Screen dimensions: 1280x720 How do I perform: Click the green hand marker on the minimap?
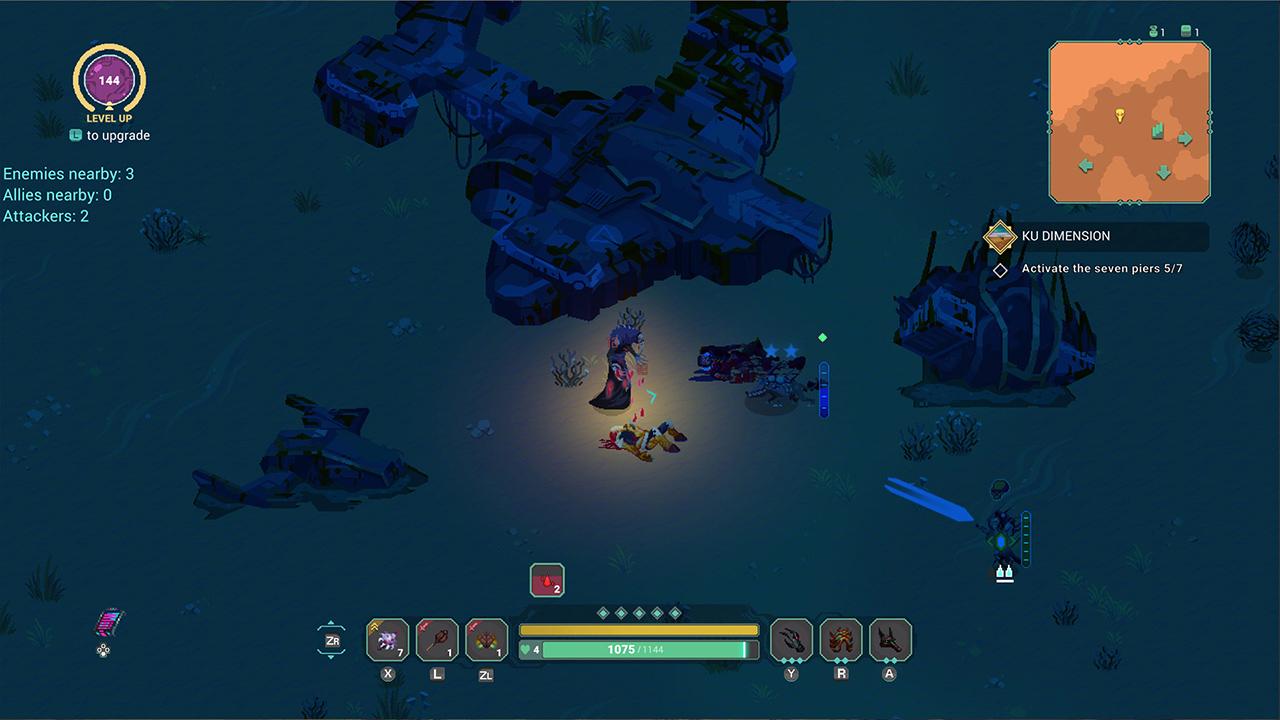1160,130
